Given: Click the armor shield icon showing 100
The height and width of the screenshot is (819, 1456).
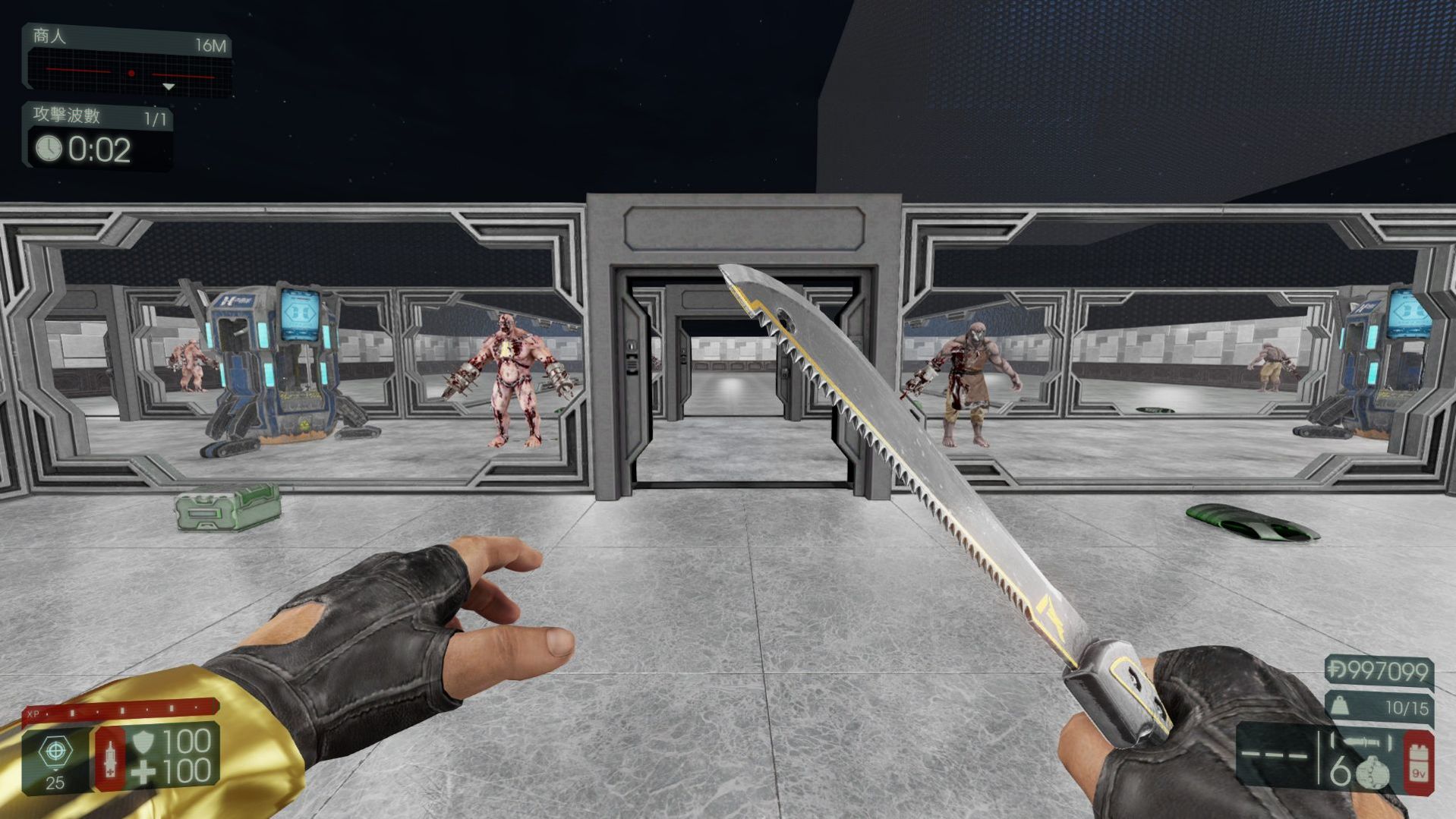Looking at the screenshot, I should pos(143,742).
